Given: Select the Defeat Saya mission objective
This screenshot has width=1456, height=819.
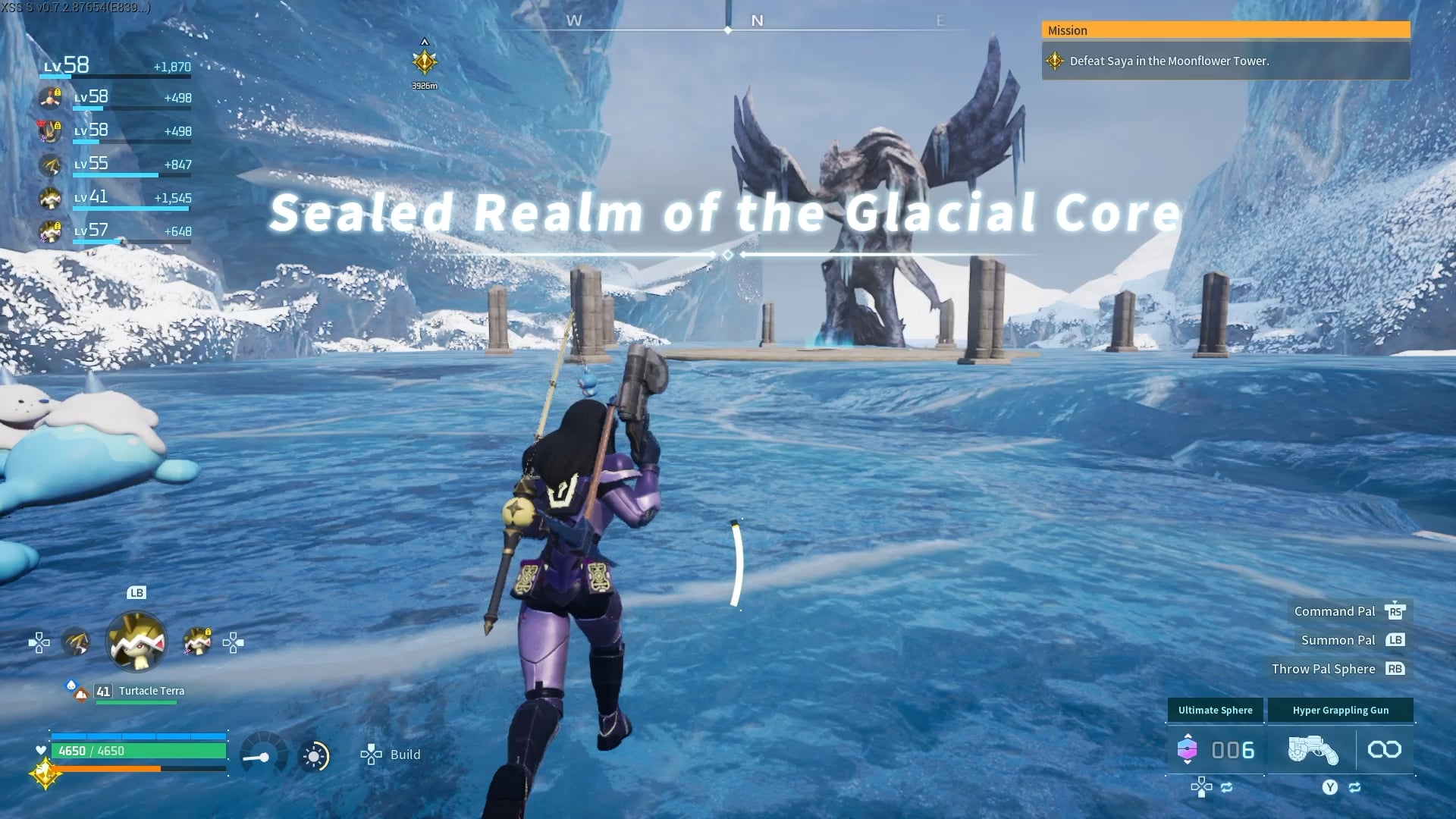Looking at the screenshot, I should [1168, 61].
